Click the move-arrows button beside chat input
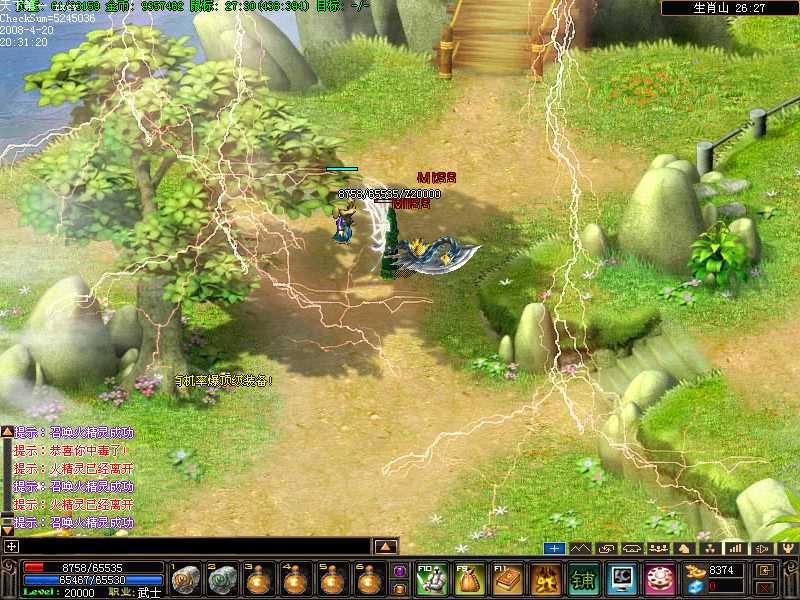 [x=11, y=547]
